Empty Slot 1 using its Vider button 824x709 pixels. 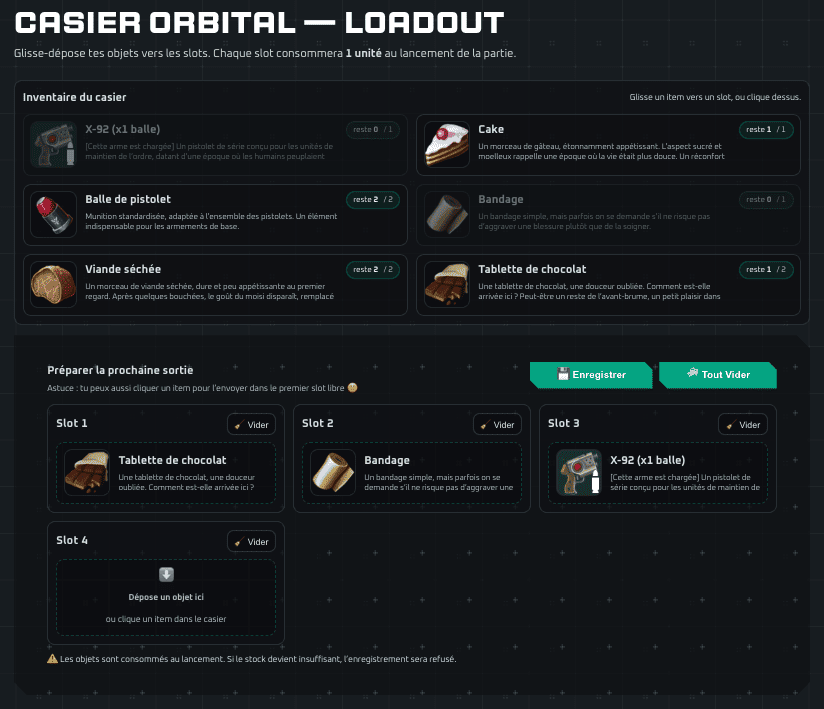pos(251,424)
